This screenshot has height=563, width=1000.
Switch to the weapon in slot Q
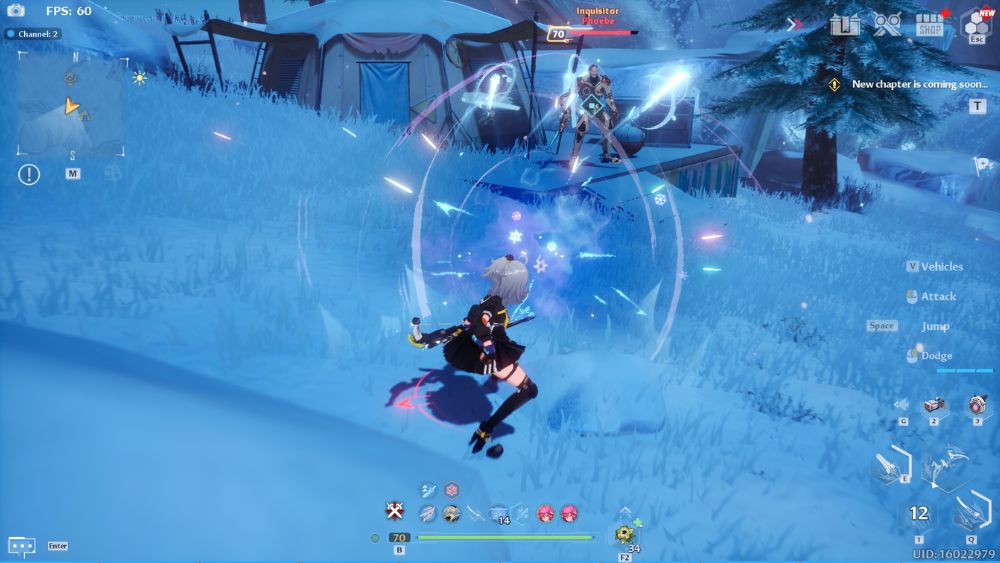point(969,512)
